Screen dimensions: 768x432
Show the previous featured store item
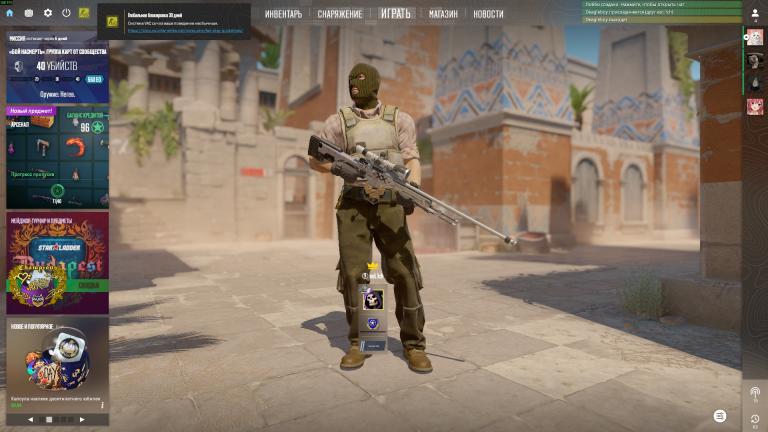click(x=30, y=420)
